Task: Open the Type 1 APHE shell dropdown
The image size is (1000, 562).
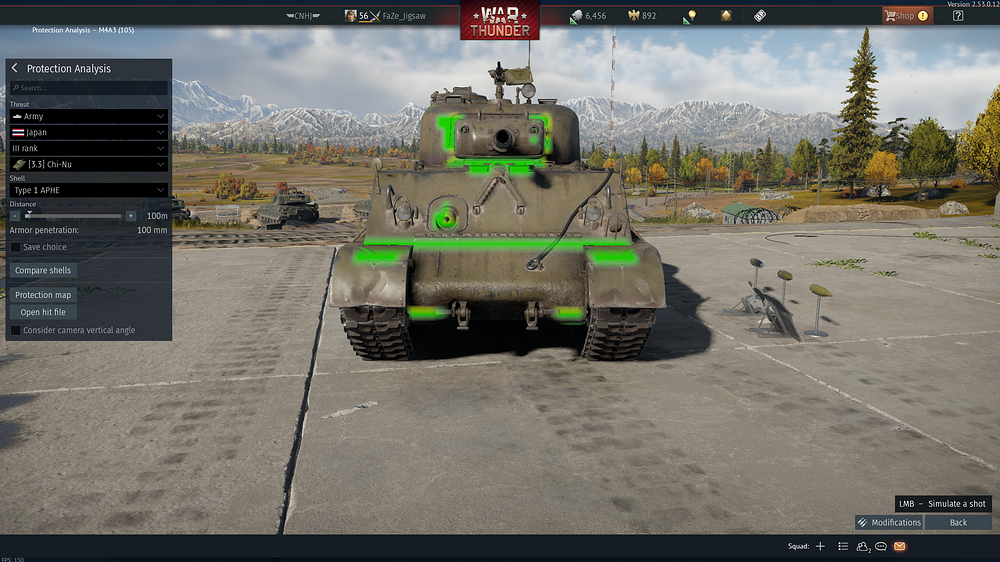Action: (88, 190)
